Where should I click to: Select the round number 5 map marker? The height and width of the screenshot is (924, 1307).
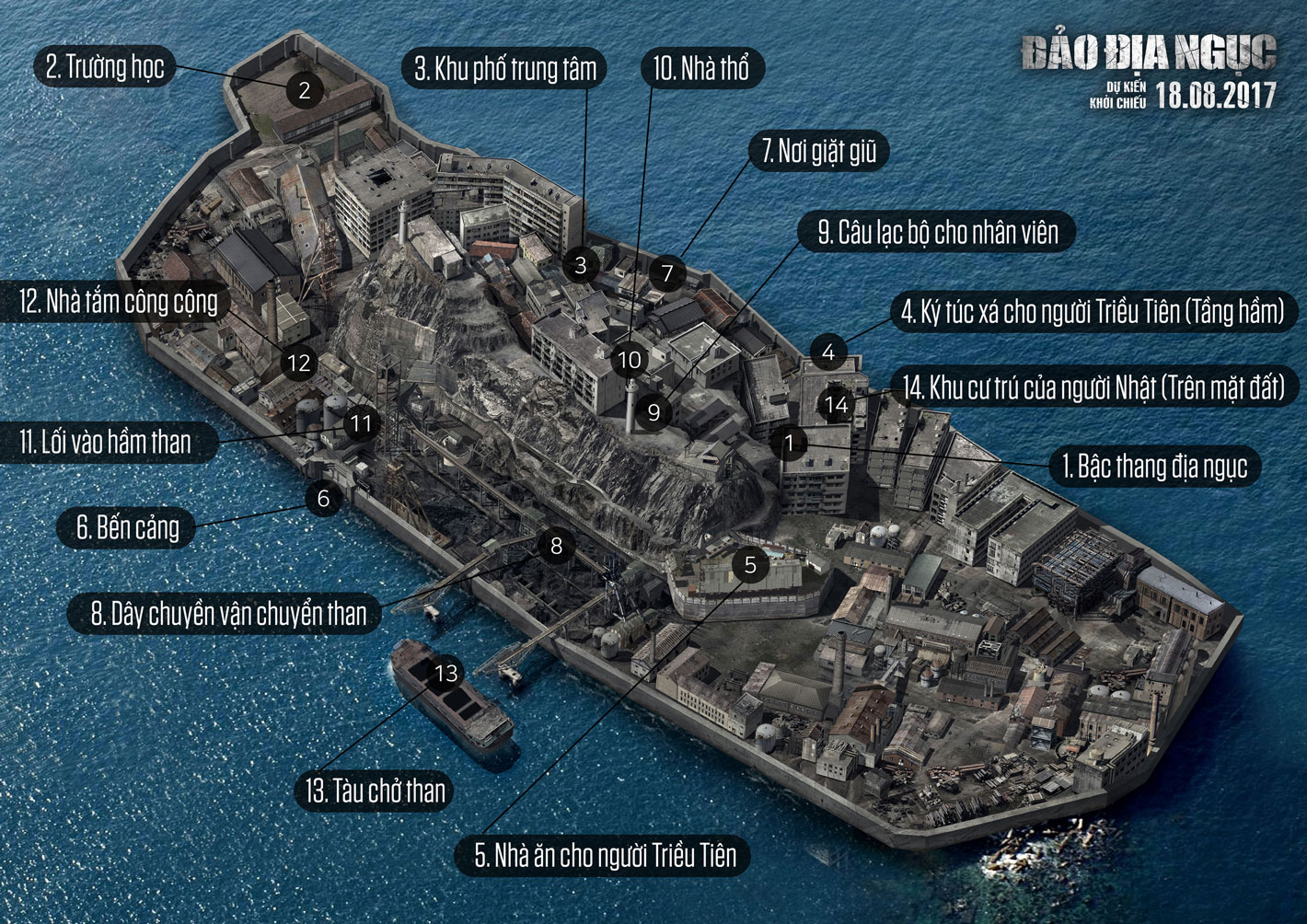[750, 564]
